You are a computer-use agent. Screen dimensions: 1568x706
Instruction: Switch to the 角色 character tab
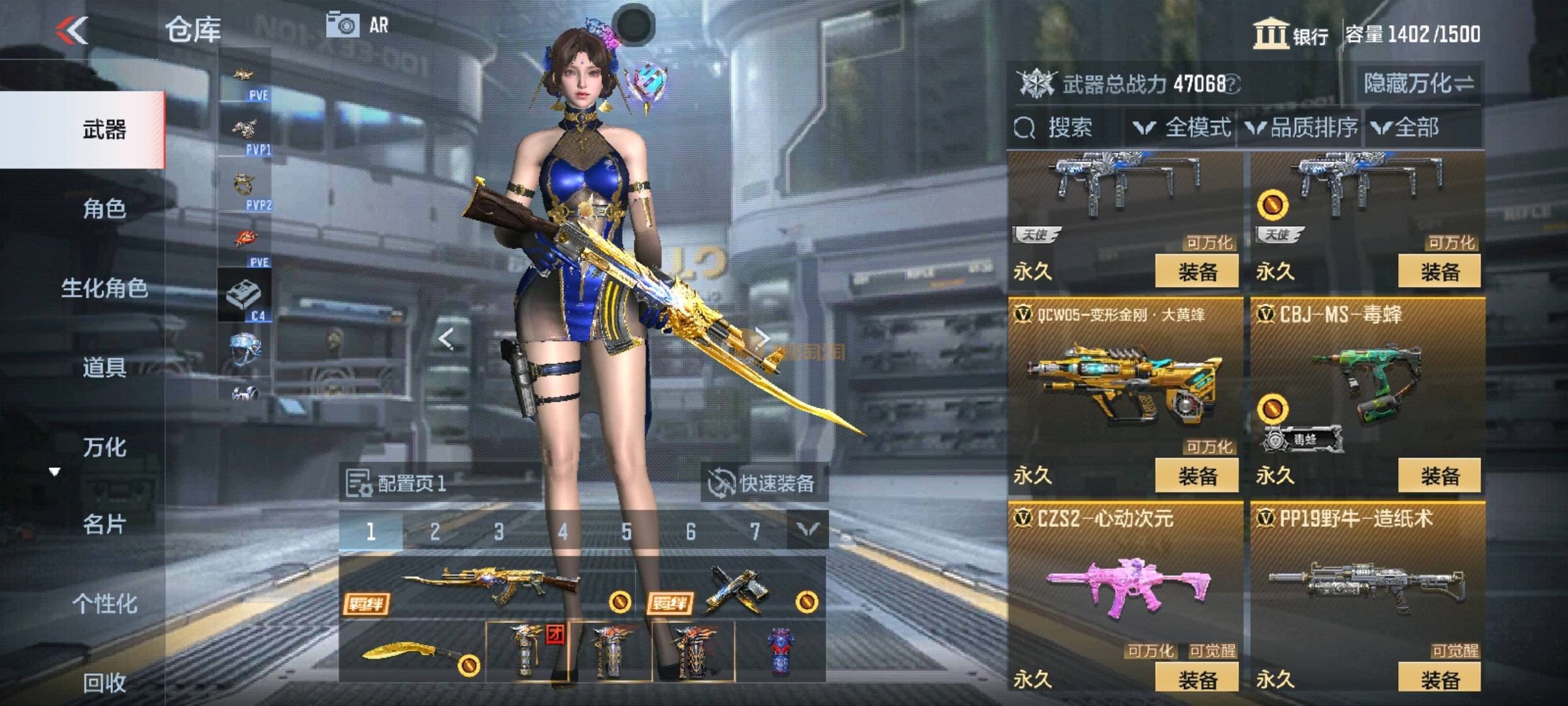105,209
